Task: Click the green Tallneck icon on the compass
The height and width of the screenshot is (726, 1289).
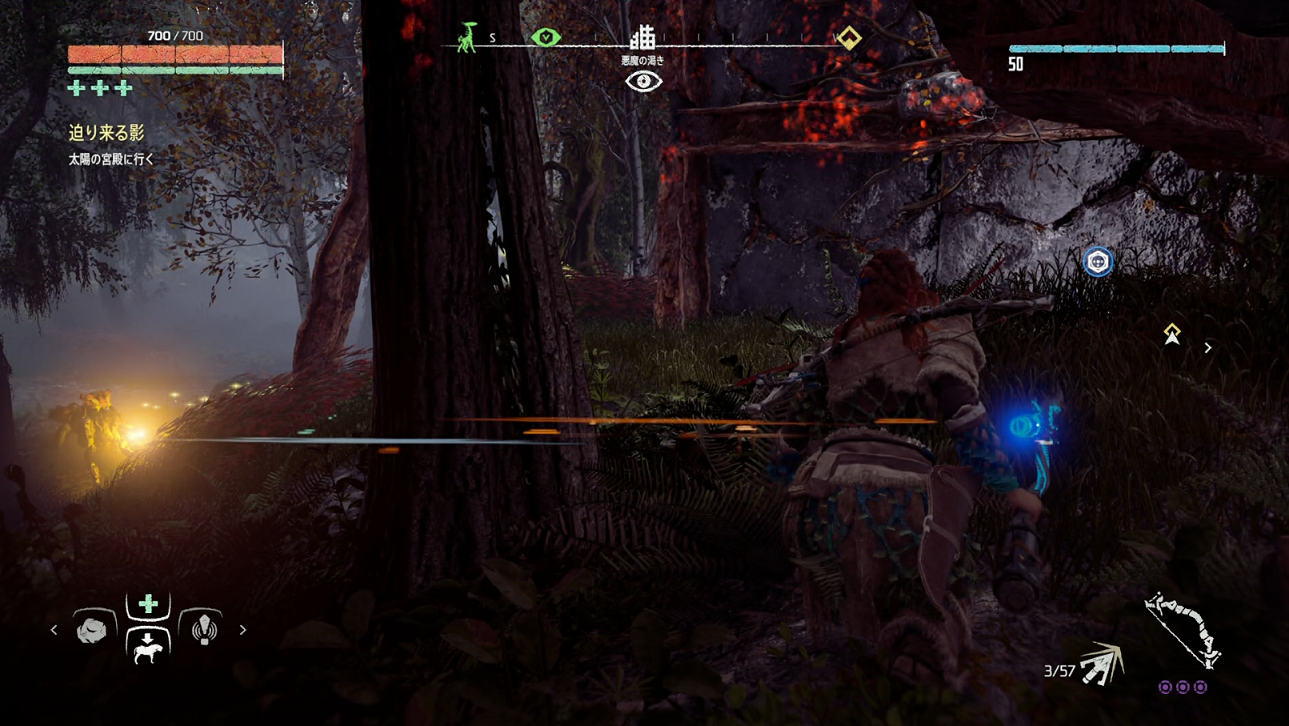Action: [467, 37]
